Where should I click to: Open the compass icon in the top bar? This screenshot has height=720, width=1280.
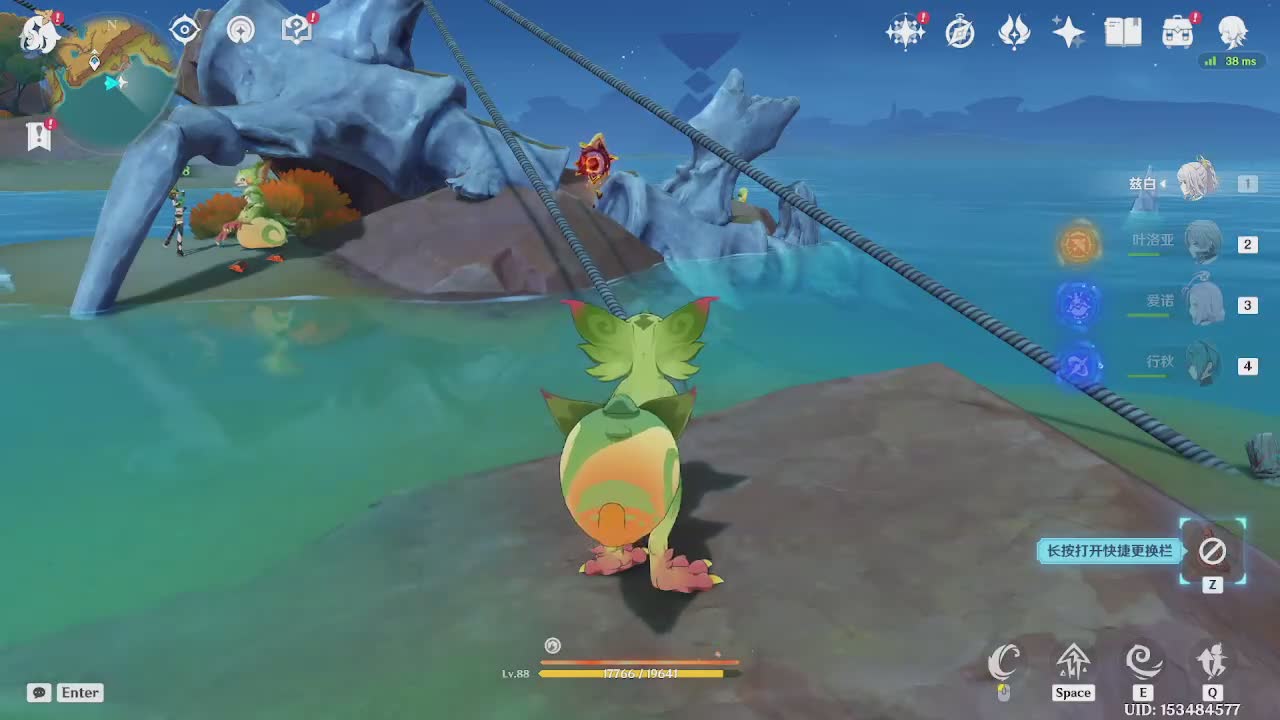pyautogui.click(x=960, y=33)
